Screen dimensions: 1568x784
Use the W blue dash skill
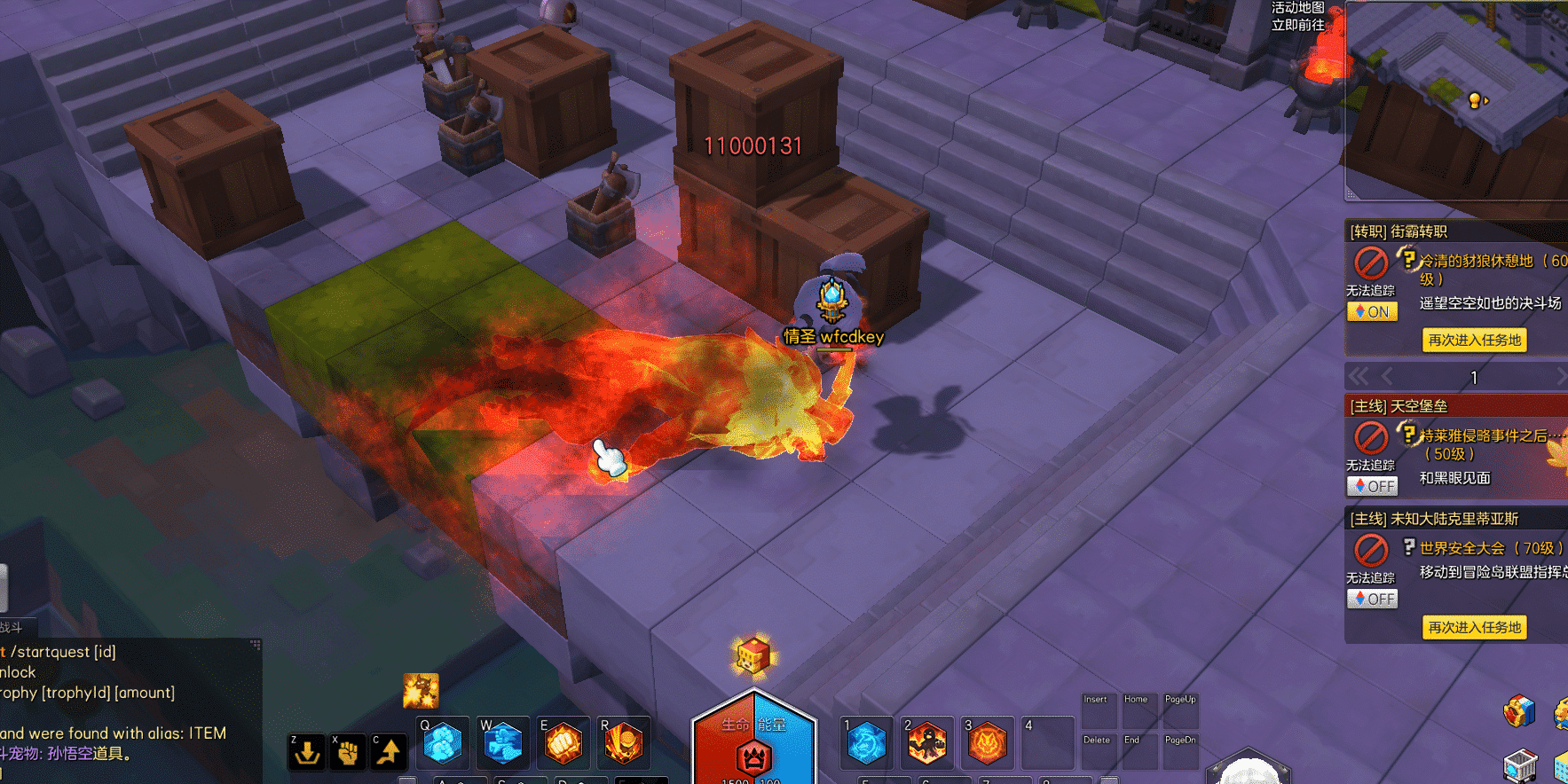click(x=502, y=743)
